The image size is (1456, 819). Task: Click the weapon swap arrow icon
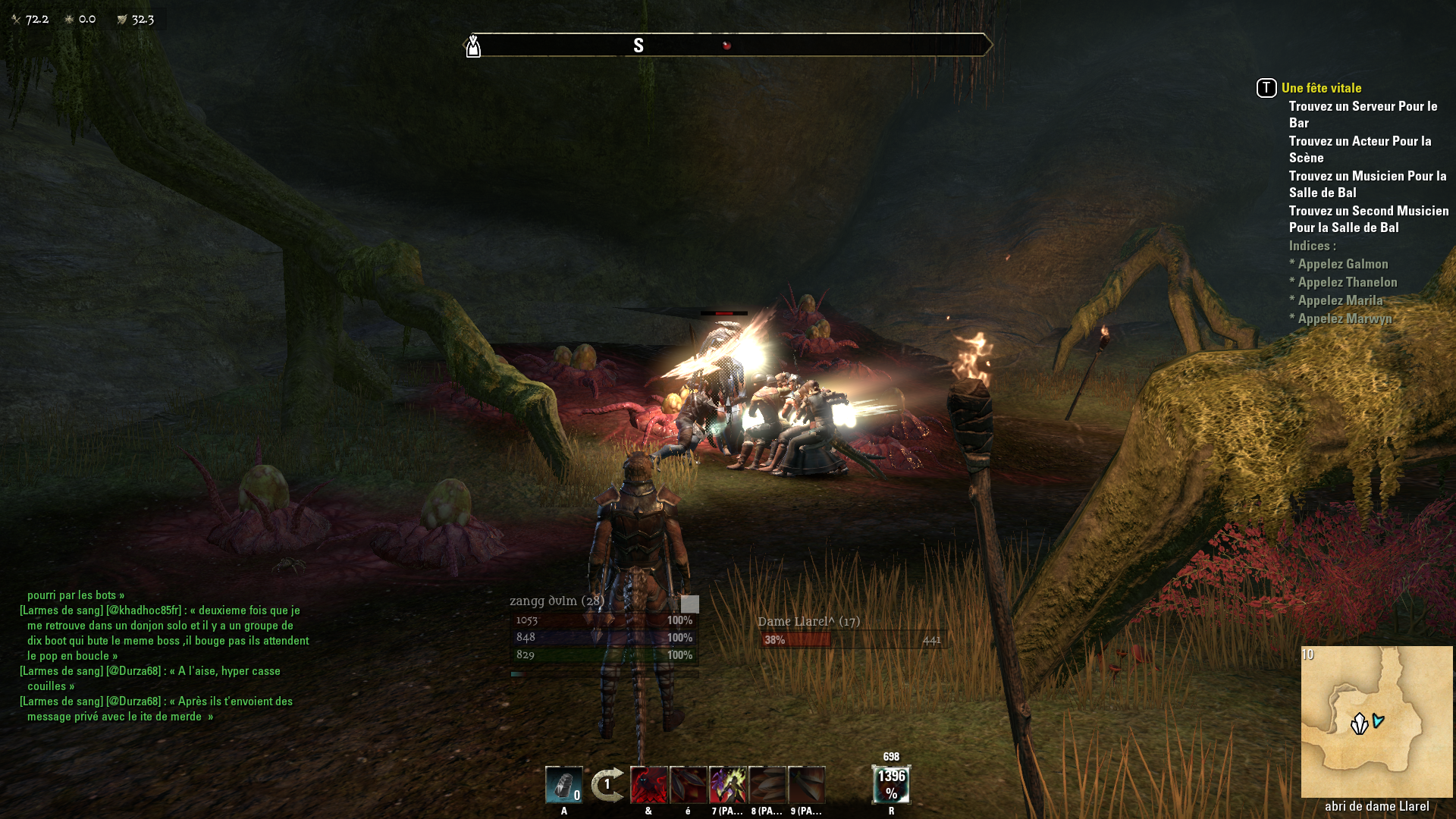pos(607,785)
